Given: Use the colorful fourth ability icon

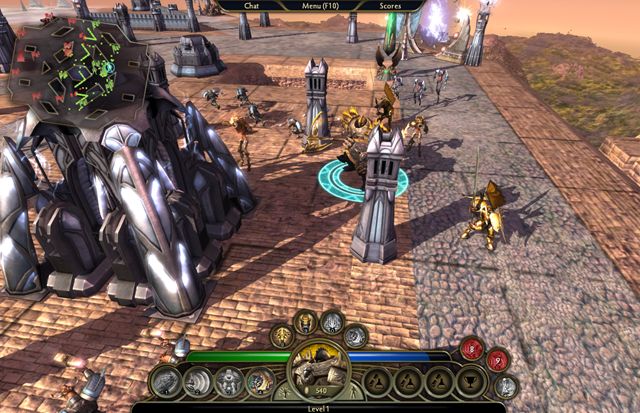Looking at the screenshot, I should tap(260, 381).
